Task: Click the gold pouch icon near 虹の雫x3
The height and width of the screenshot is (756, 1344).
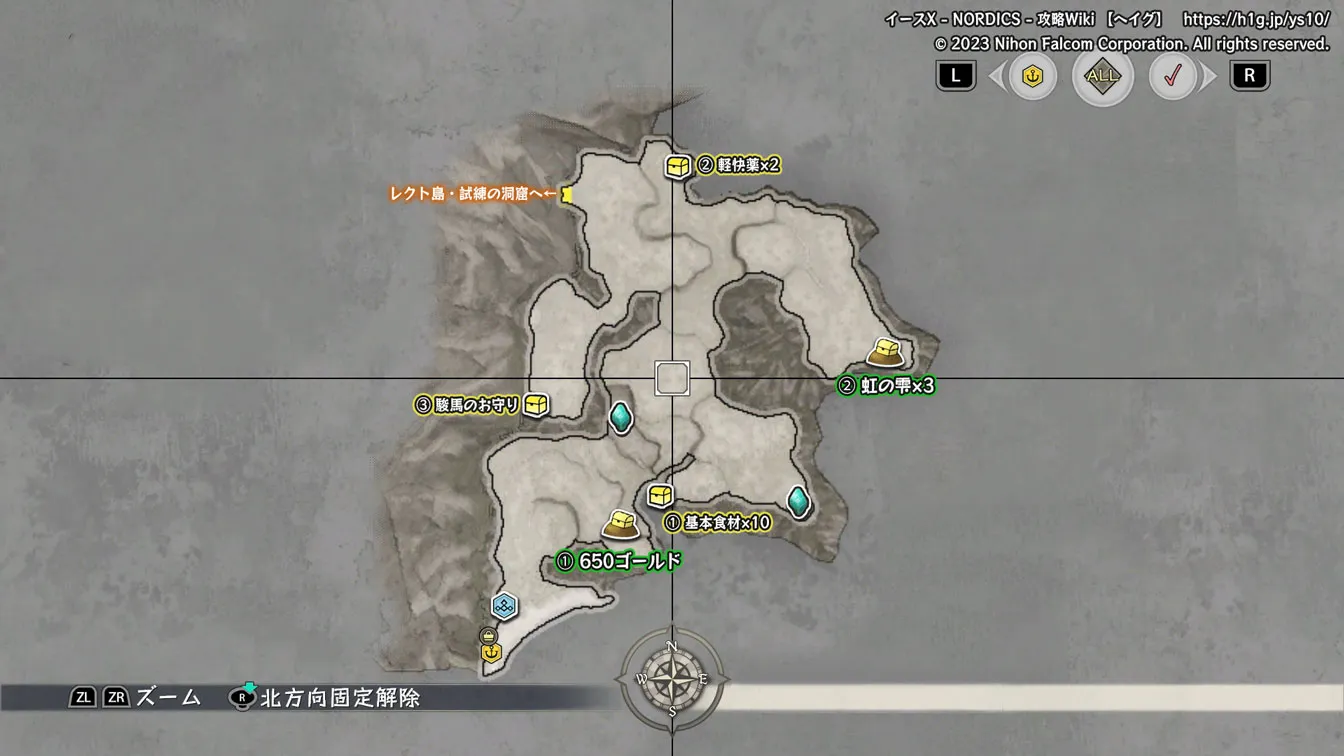Action: (884, 352)
